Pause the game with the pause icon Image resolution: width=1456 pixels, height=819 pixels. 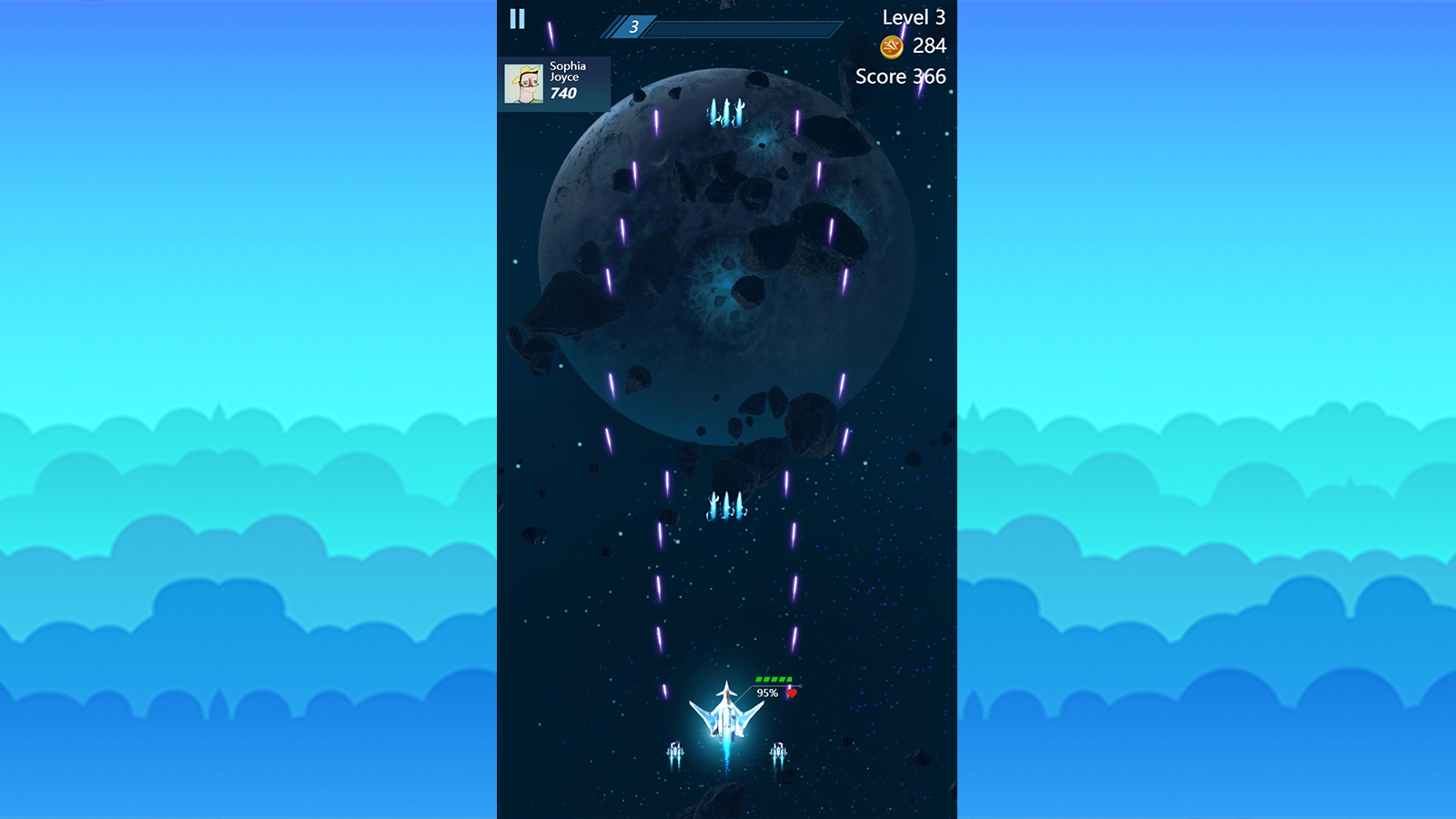[517, 16]
